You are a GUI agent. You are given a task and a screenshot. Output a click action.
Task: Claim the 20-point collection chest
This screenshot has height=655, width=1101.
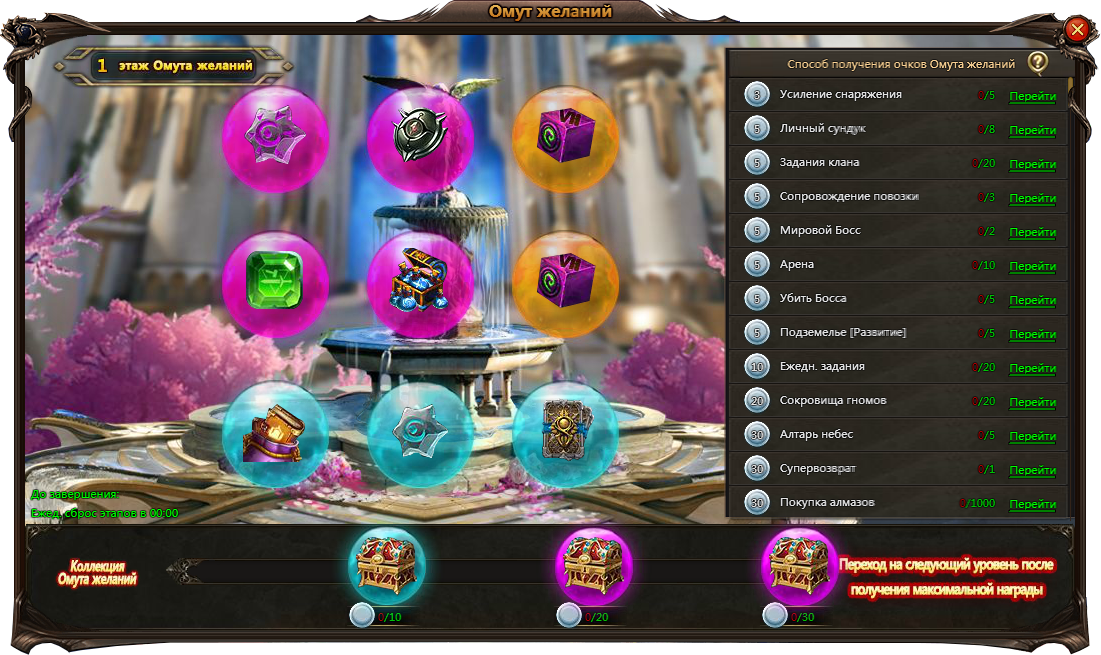click(x=594, y=566)
